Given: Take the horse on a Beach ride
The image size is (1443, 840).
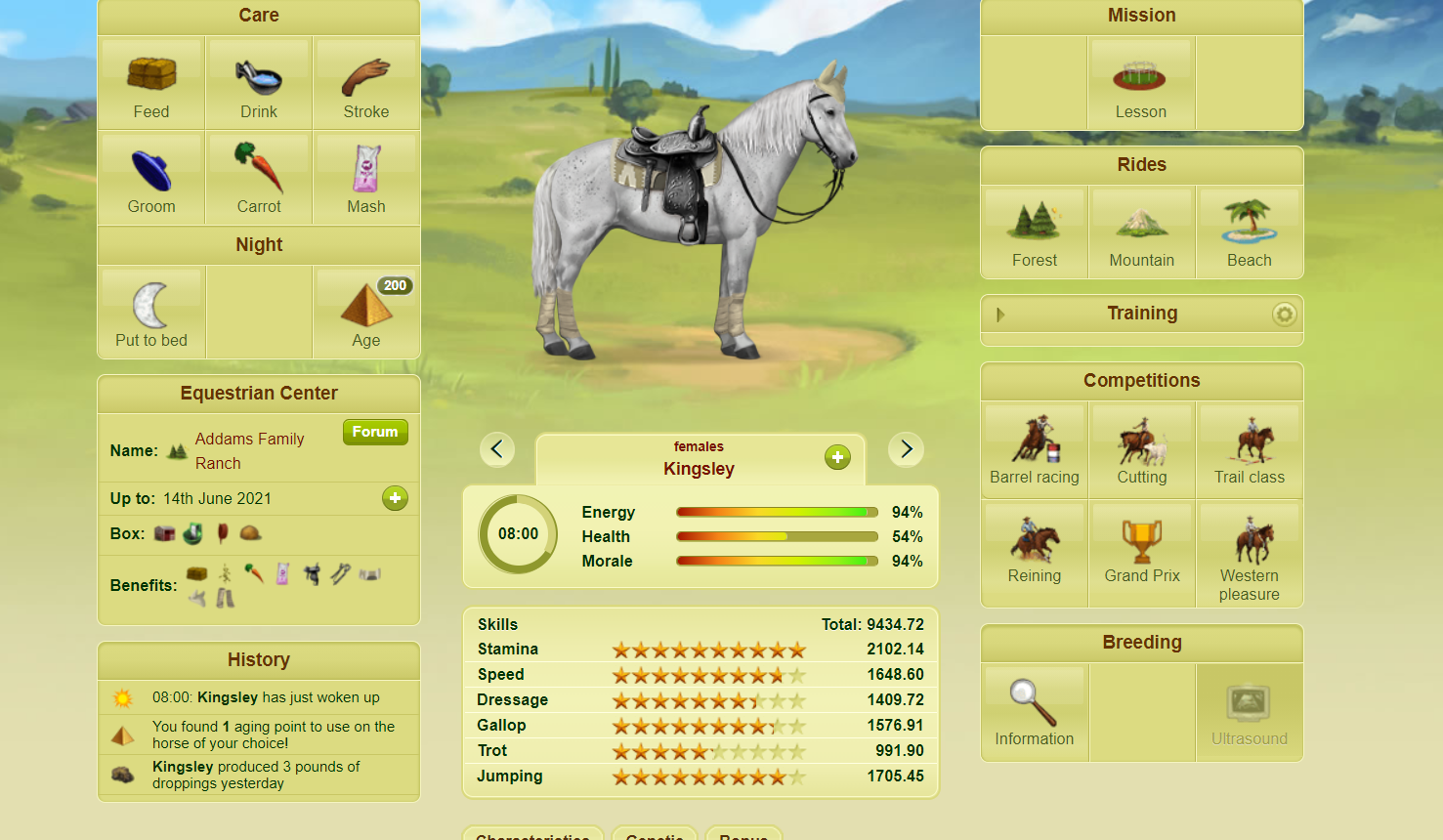Looking at the screenshot, I should [1250, 232].
